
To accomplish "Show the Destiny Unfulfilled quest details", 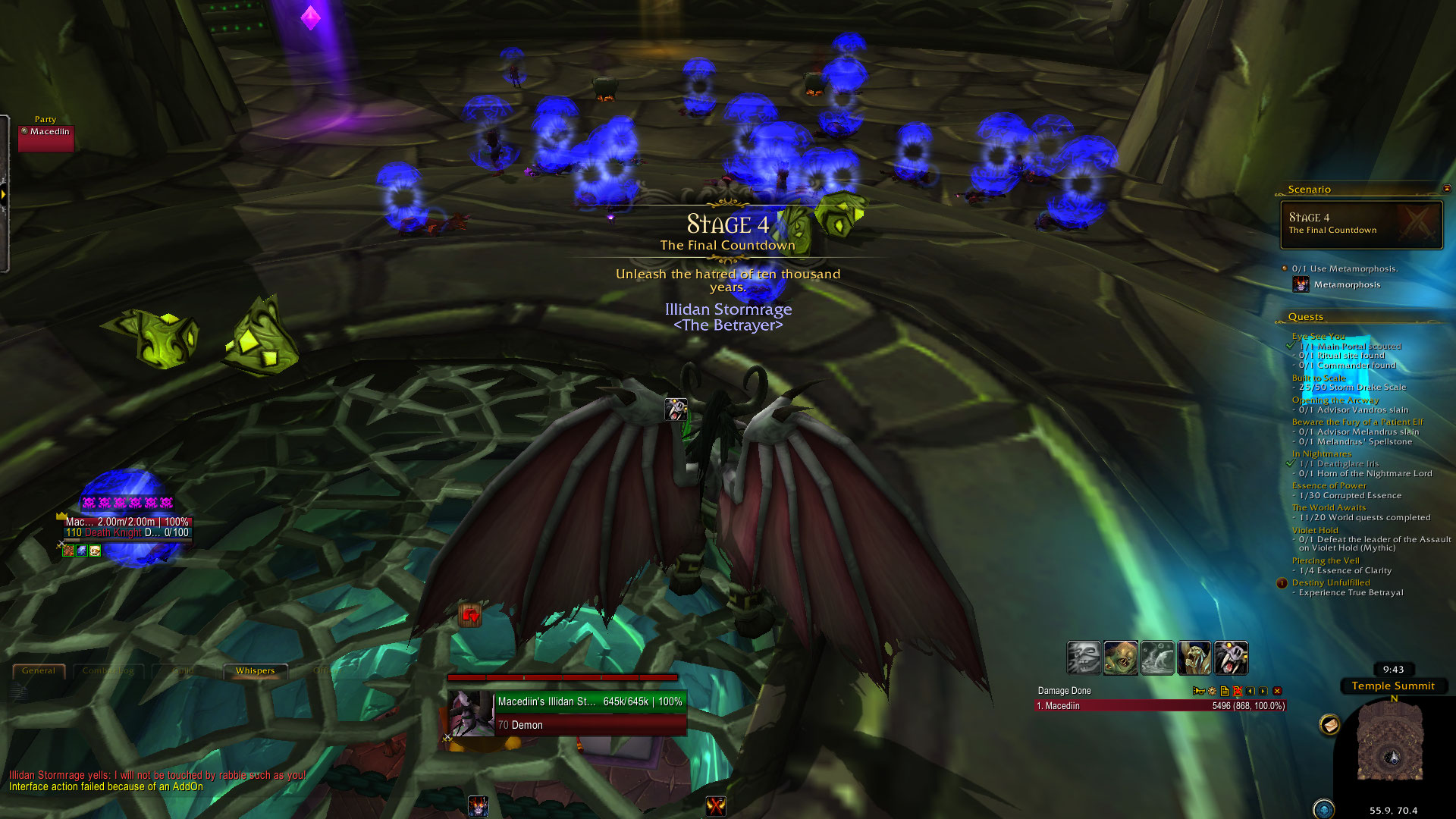I will pos(1331,582).
